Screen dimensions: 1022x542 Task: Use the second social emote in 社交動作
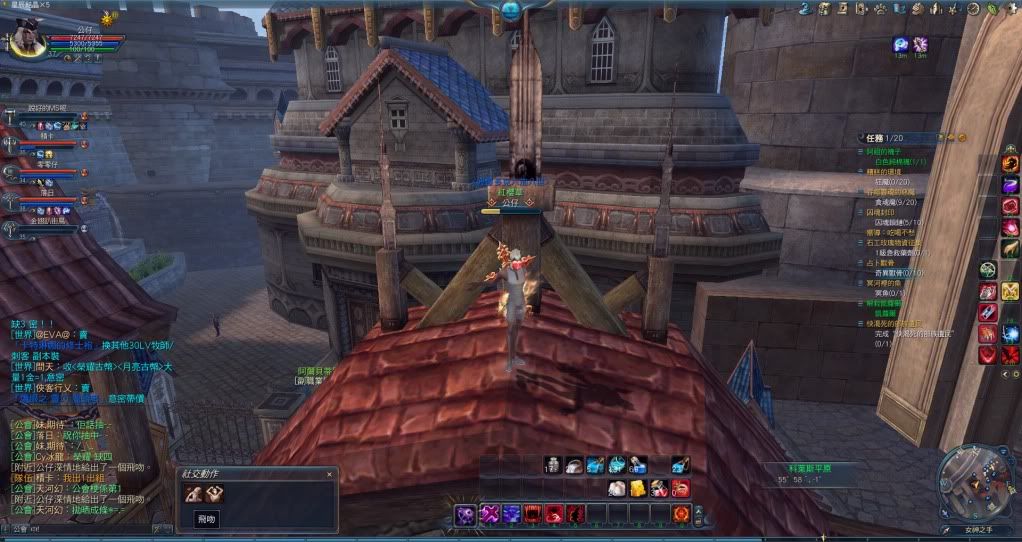coord(214,493)
